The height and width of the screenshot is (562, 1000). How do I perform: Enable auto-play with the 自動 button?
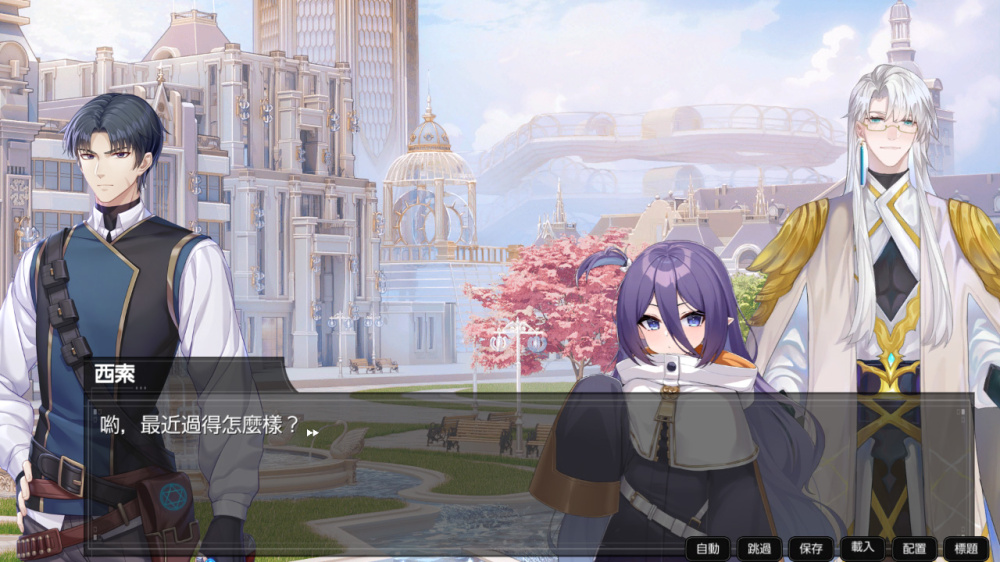[708, 548]
